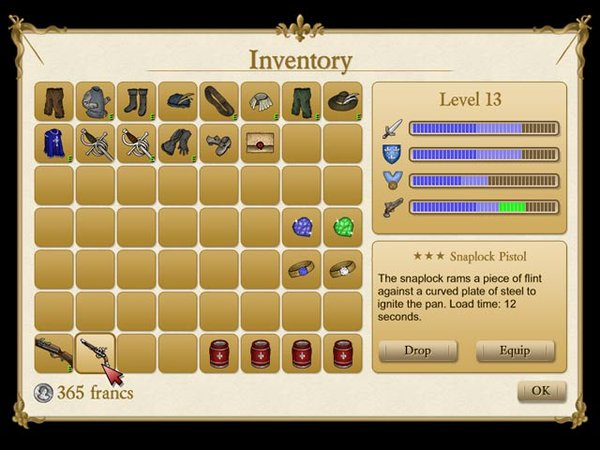Viewport: 600px width, 450px height.
Task: Click the highlighted snaplock pistol slot
Action: (x=95, y=352)
